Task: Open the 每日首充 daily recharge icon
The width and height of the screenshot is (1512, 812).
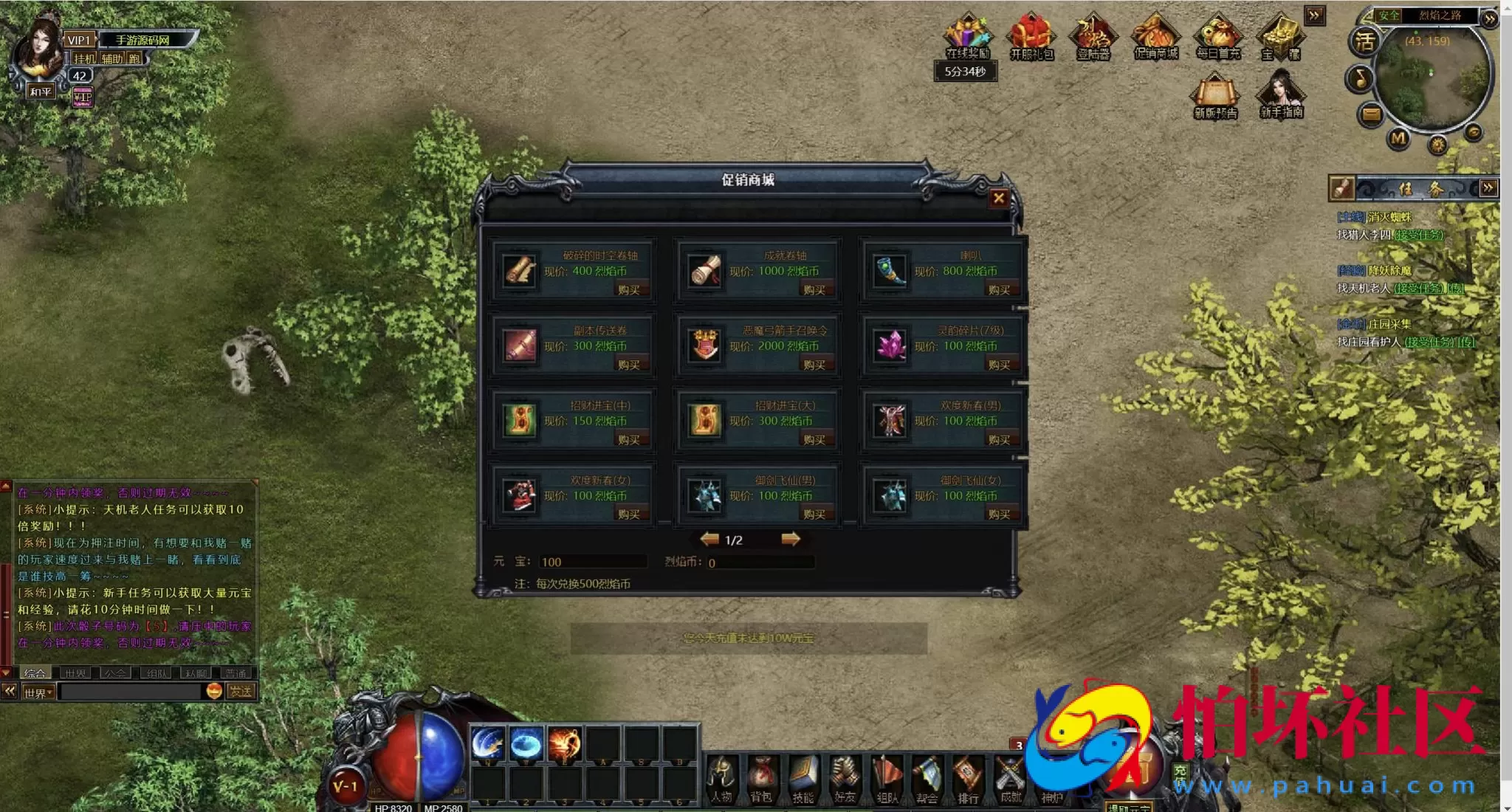Action: tap(1218, 37)
